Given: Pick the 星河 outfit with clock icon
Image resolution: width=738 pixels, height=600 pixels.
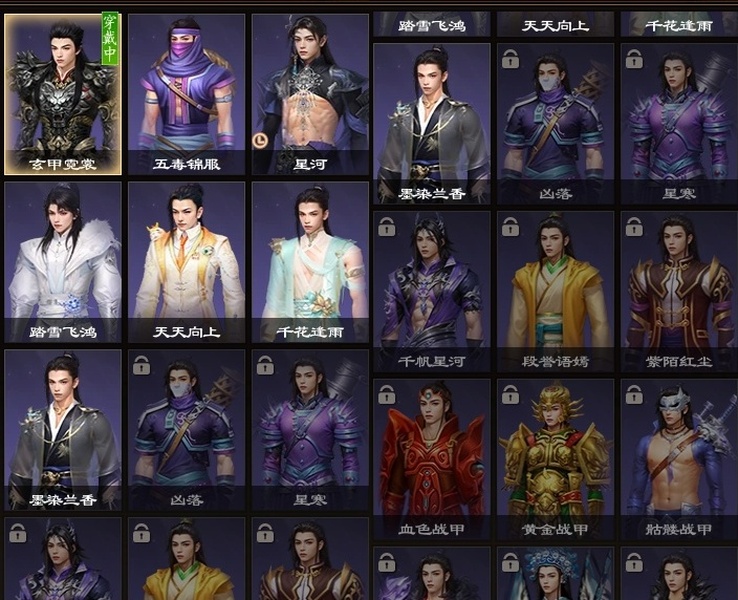Looking at the screenshot, I should coord(310,94).
